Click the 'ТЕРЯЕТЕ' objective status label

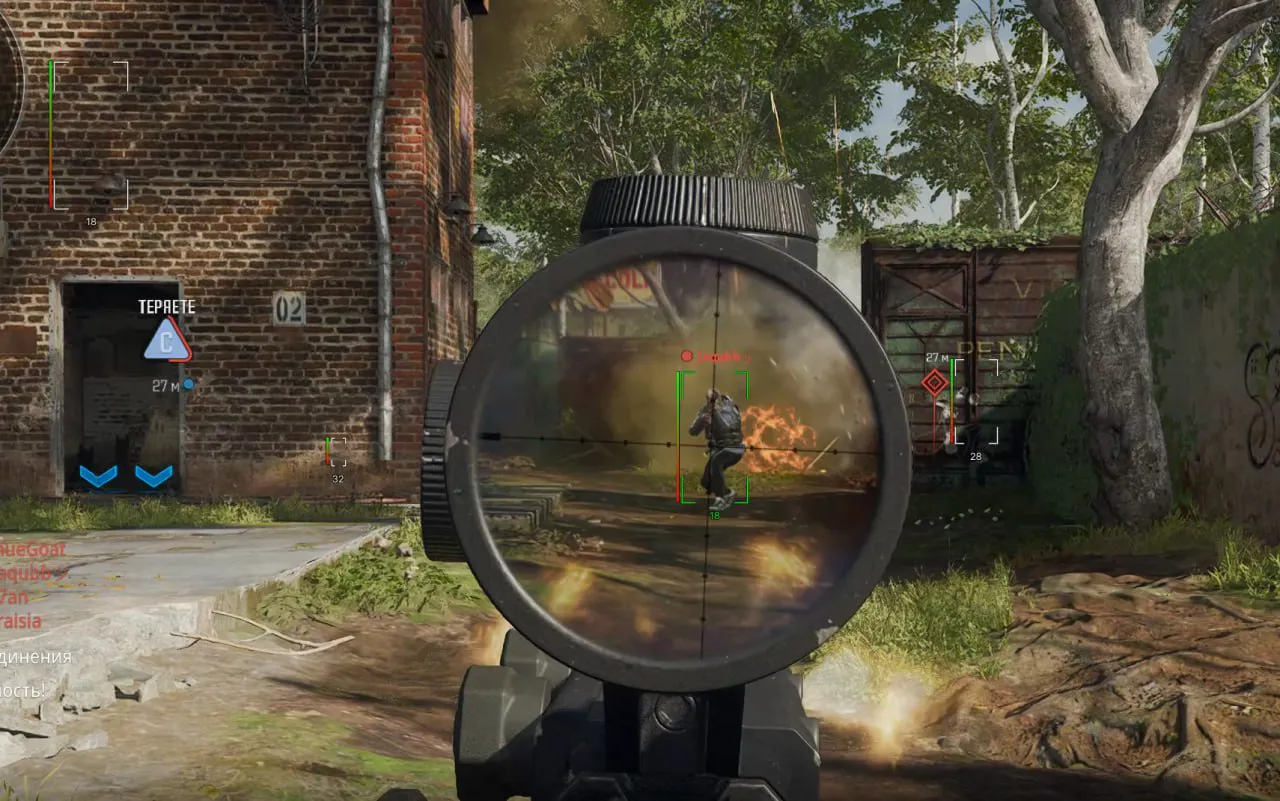click(166, 306)
